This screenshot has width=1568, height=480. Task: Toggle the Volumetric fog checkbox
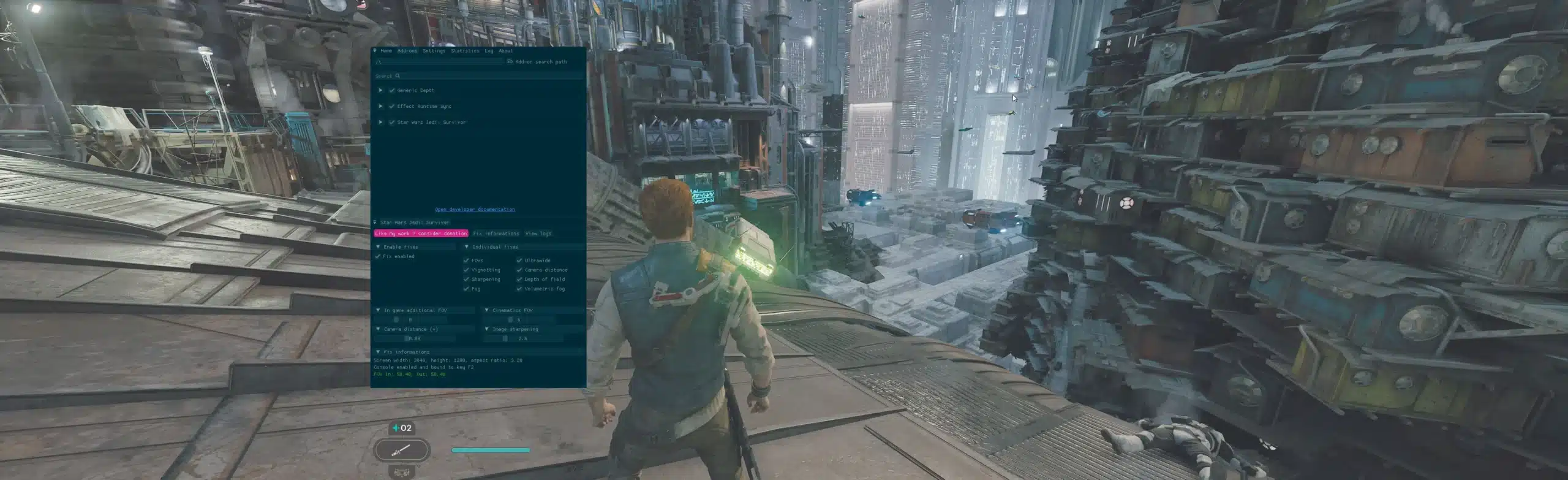[x=519, y=289]
